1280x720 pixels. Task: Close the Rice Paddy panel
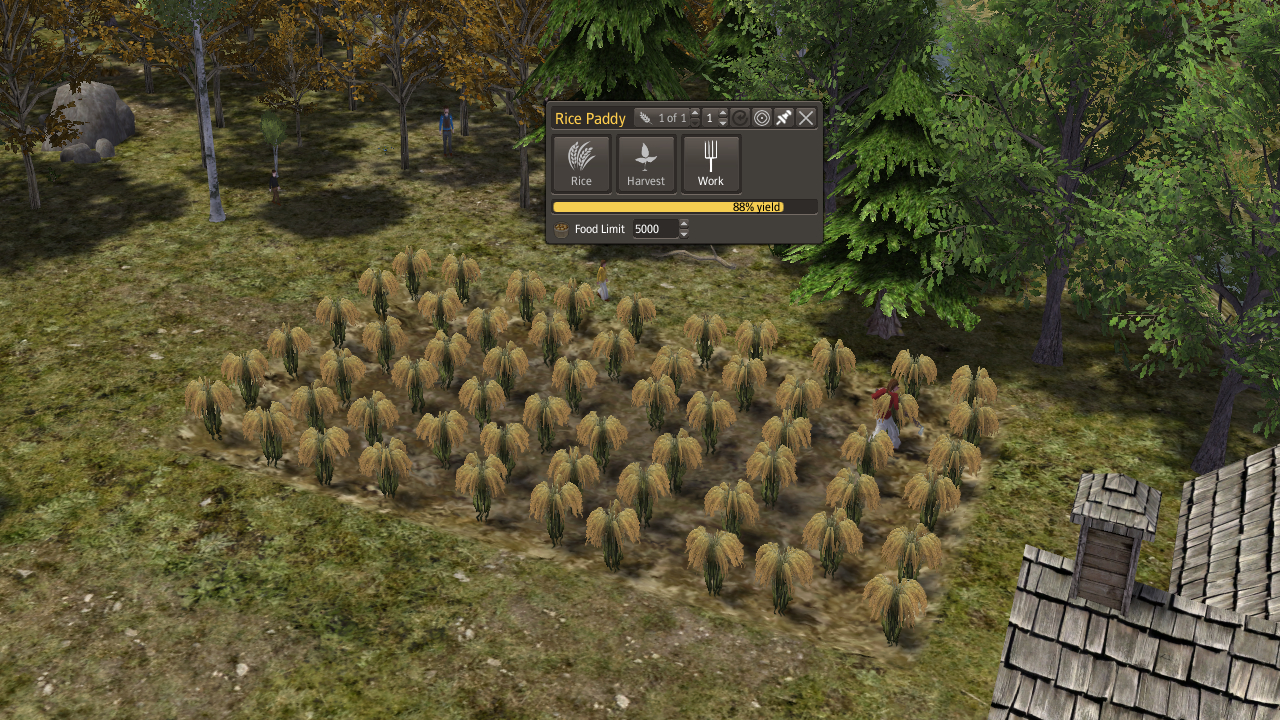click(x=806, y=118)
